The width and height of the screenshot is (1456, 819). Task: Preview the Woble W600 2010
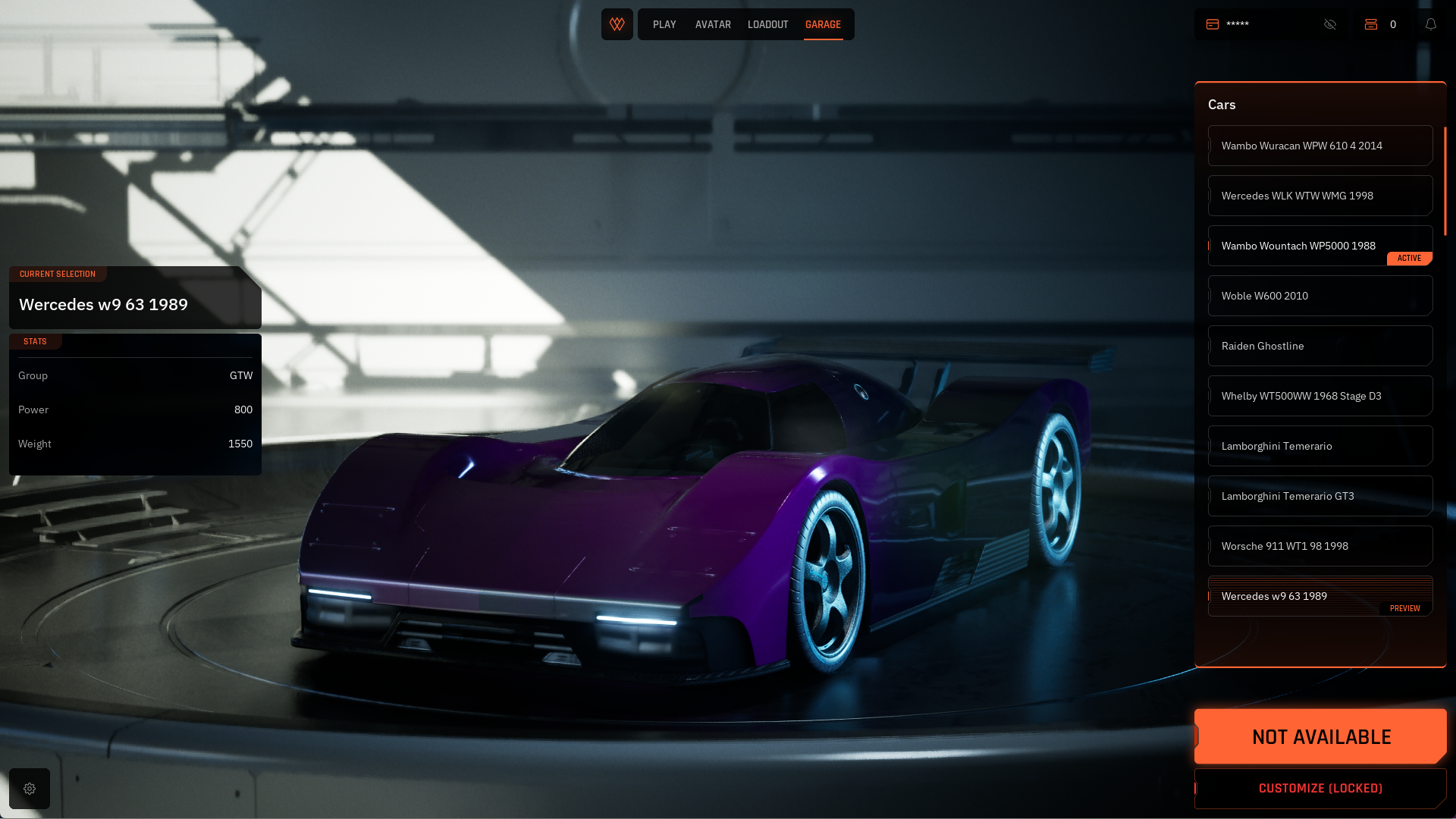coord(1319,296)
